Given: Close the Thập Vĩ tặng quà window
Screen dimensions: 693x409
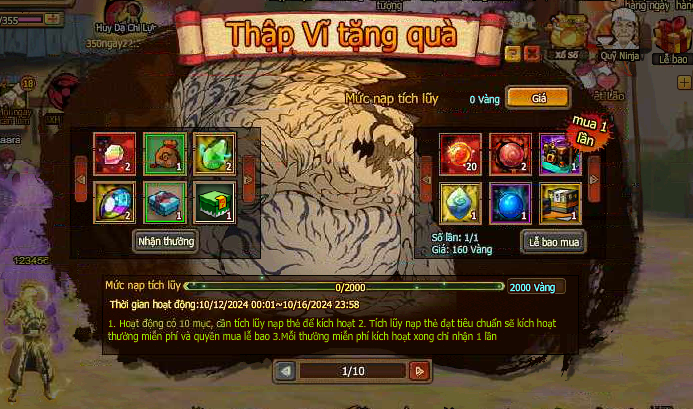Looking at the screenshot, I should (532, 53).
